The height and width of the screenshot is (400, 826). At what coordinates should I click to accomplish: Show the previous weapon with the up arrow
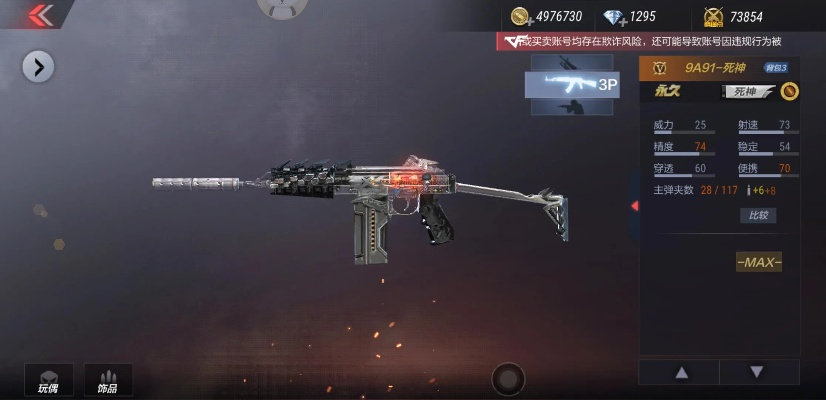[682, 372]
